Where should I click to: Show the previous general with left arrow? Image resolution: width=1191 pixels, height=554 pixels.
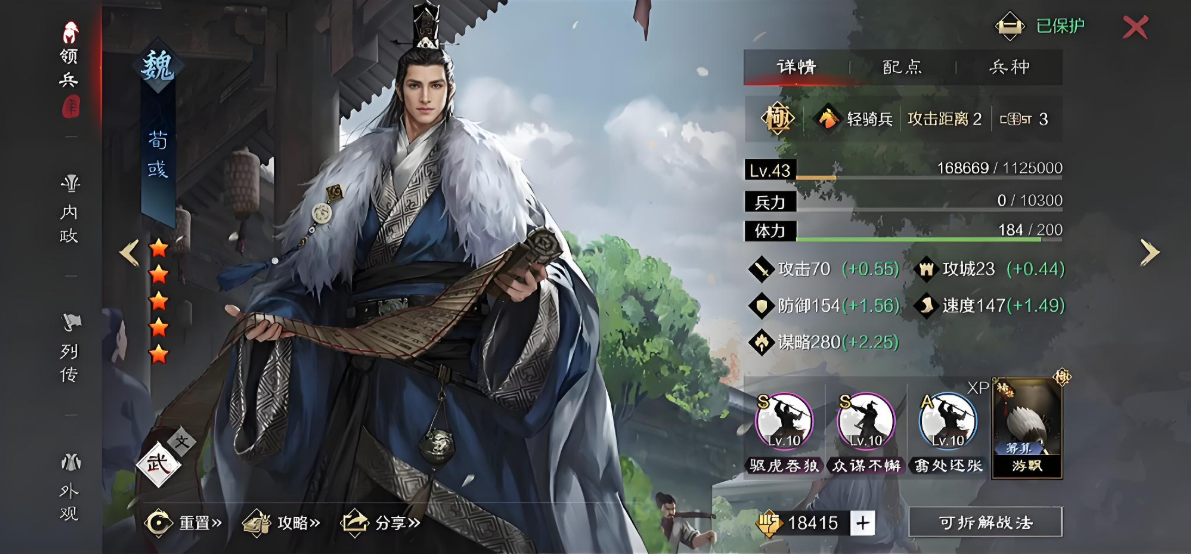tap(129, 253)
